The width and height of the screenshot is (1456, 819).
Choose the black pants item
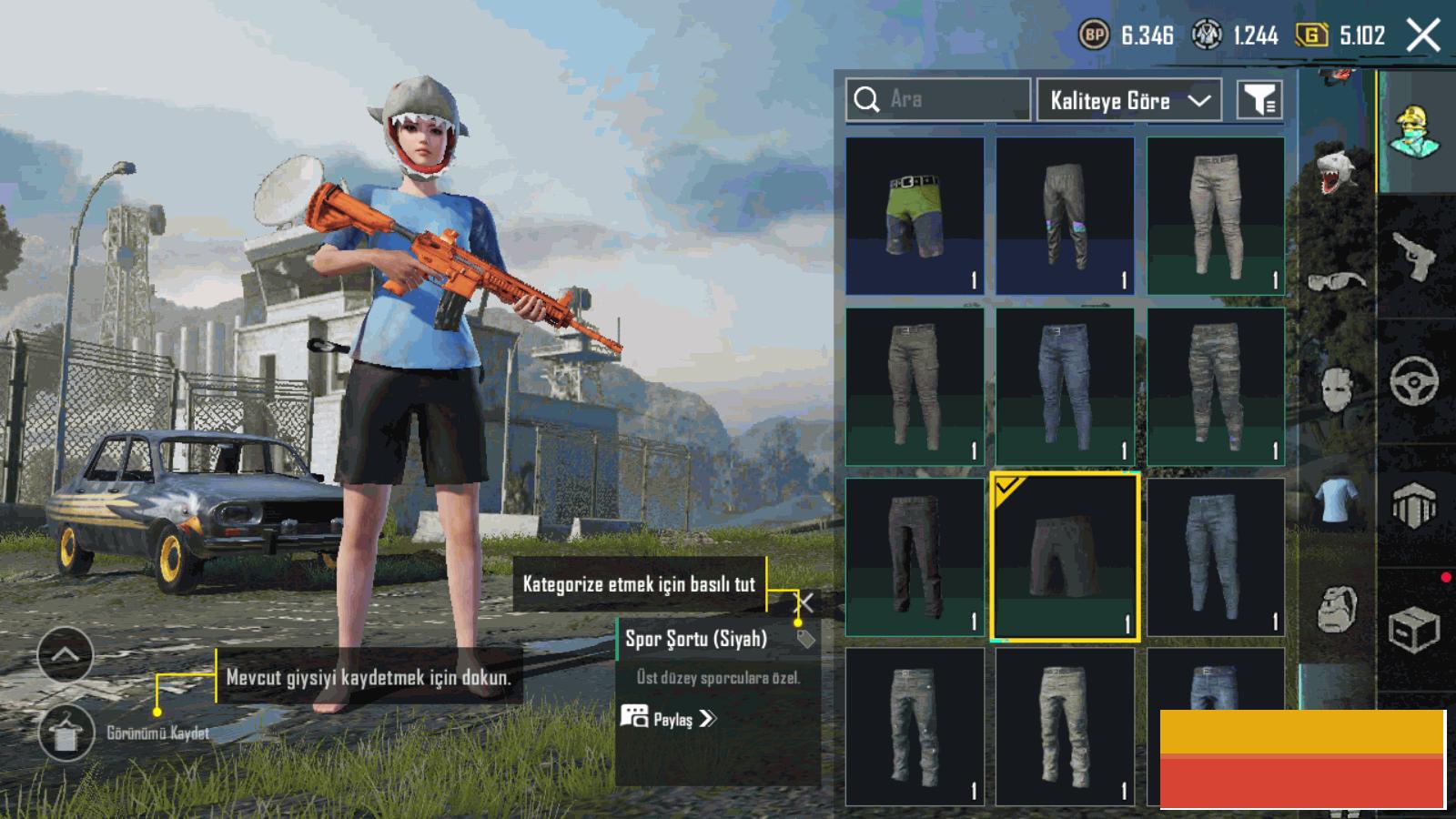(915, 557)
